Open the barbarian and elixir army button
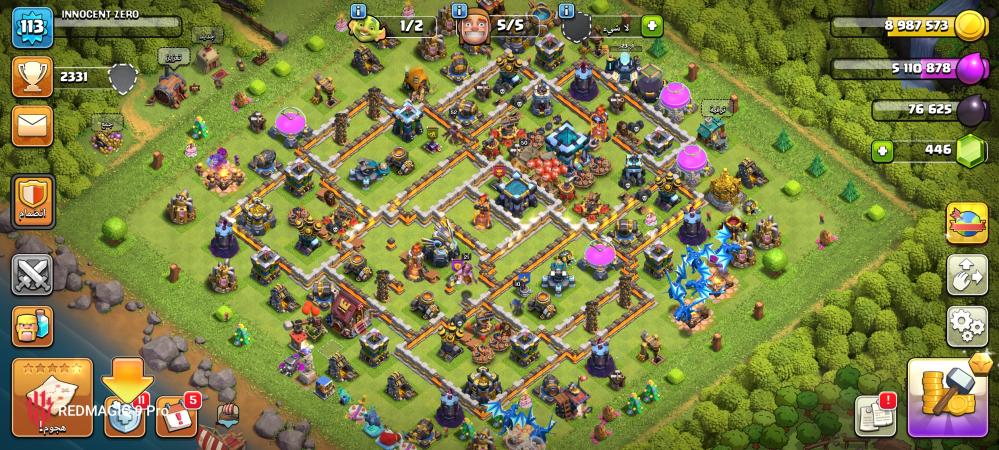 coord(32,326)
